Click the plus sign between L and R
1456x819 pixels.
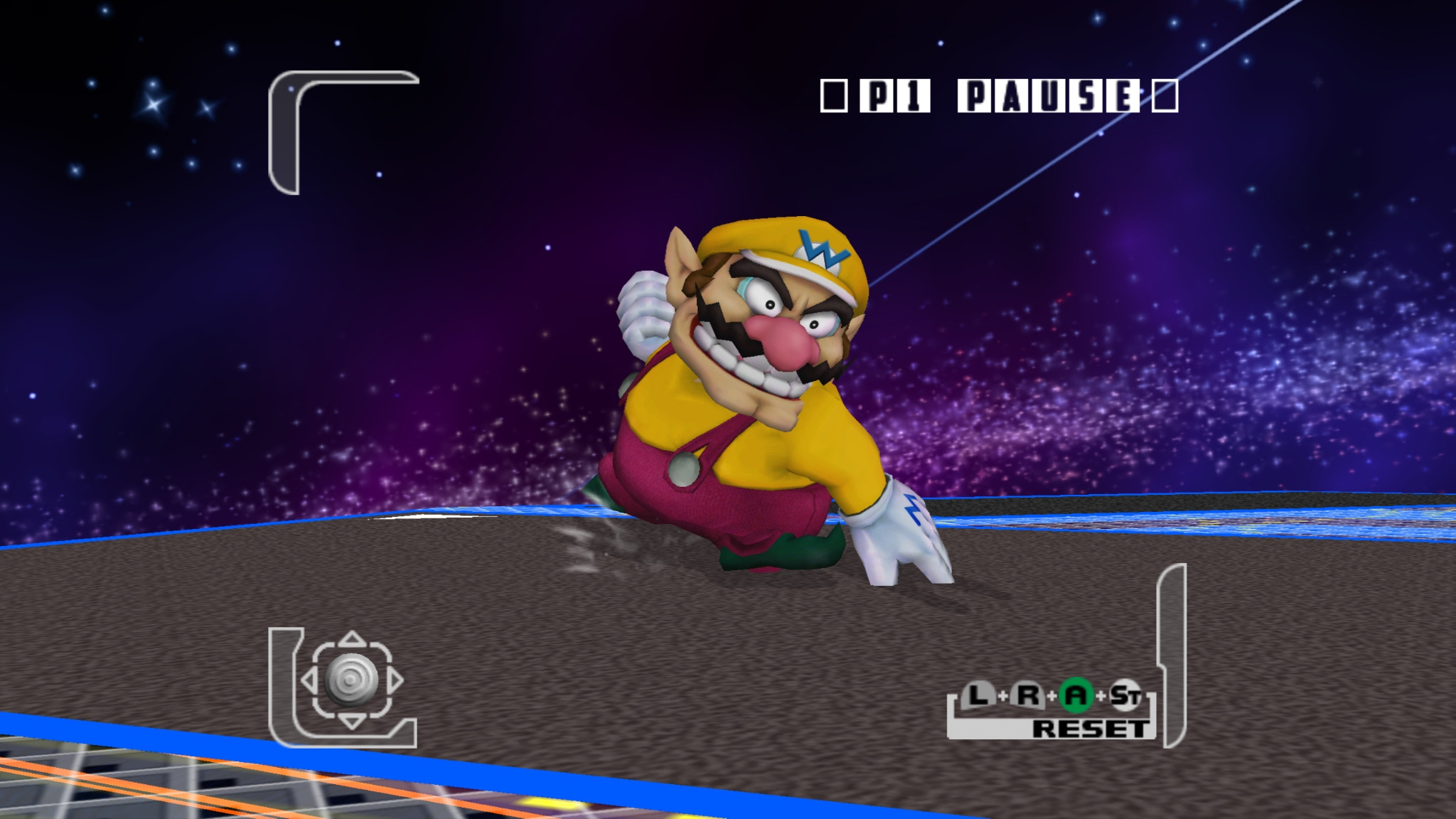pyautogui.click(x=1002, y=695)
